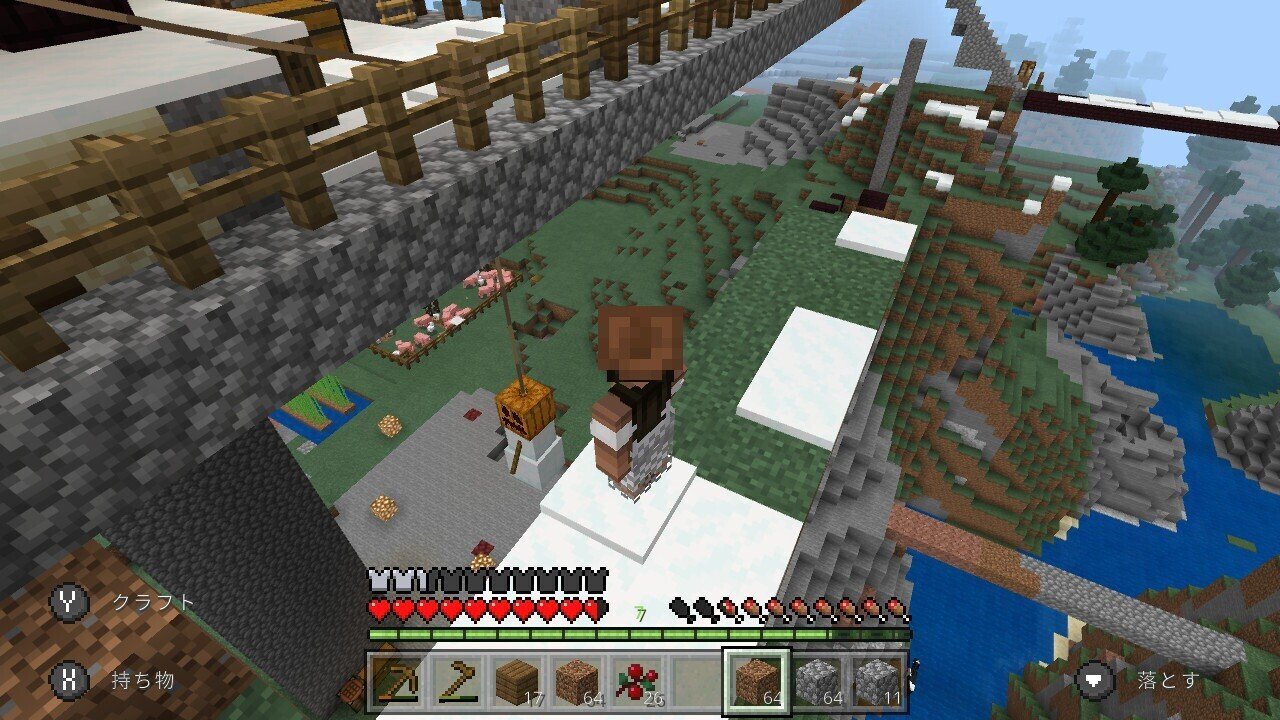The width and height of the screenshot is (1280, 720).
Task: Click the first armor chestplate icon
Action: (378, 580)
